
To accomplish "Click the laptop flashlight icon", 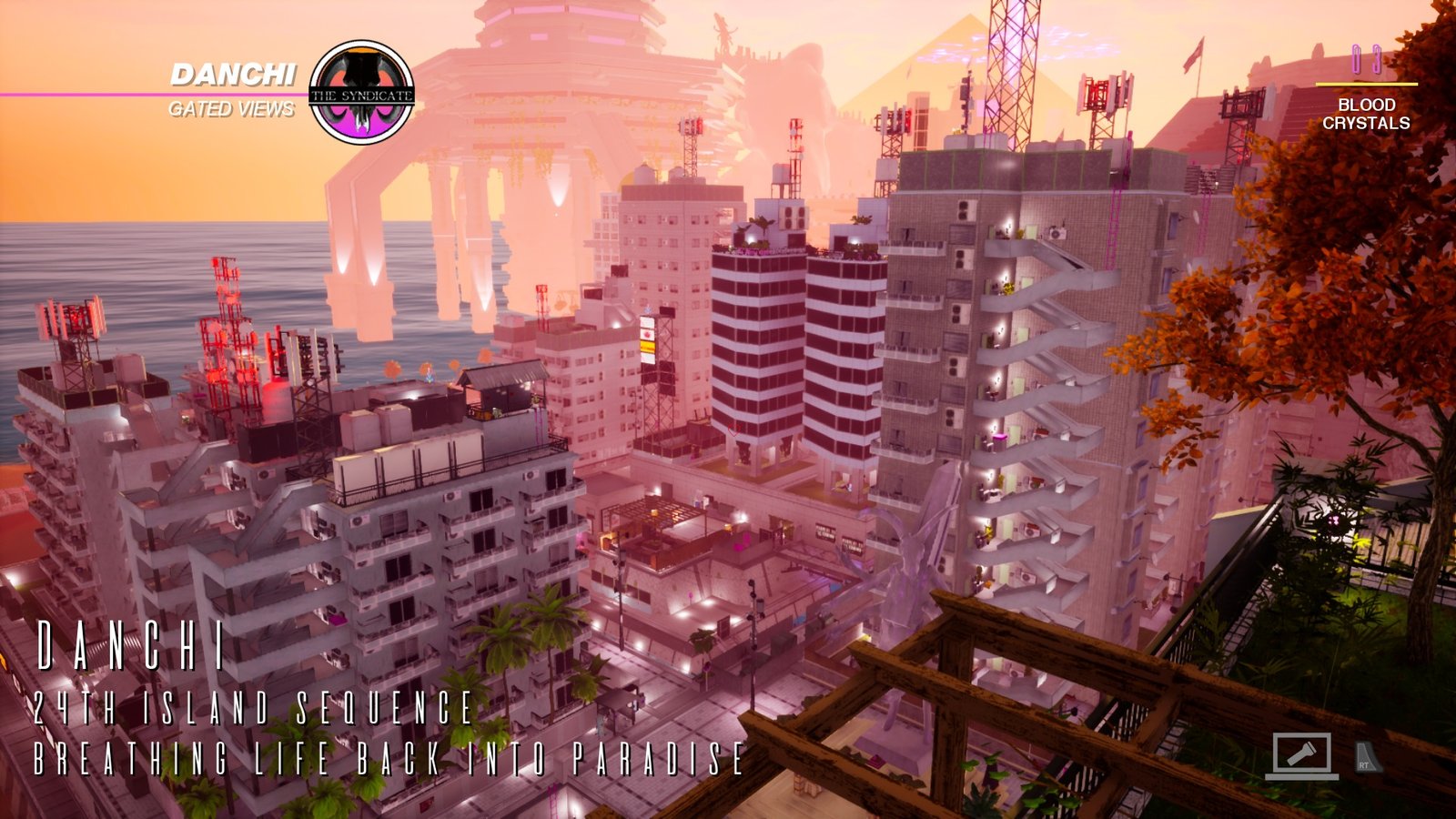I will click(1301, 755).
